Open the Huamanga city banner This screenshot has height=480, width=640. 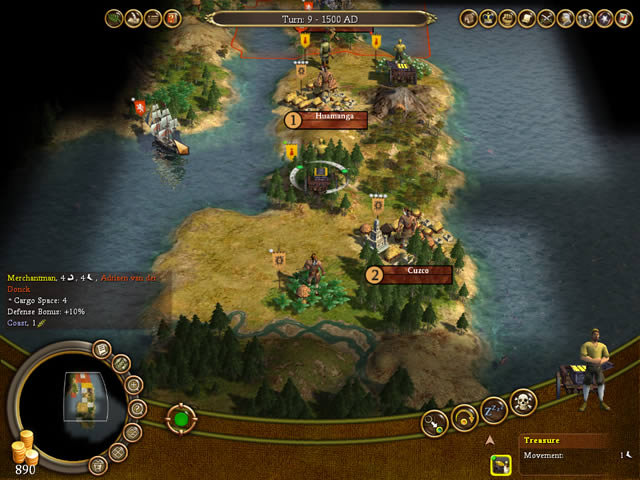tap(326, 119)
